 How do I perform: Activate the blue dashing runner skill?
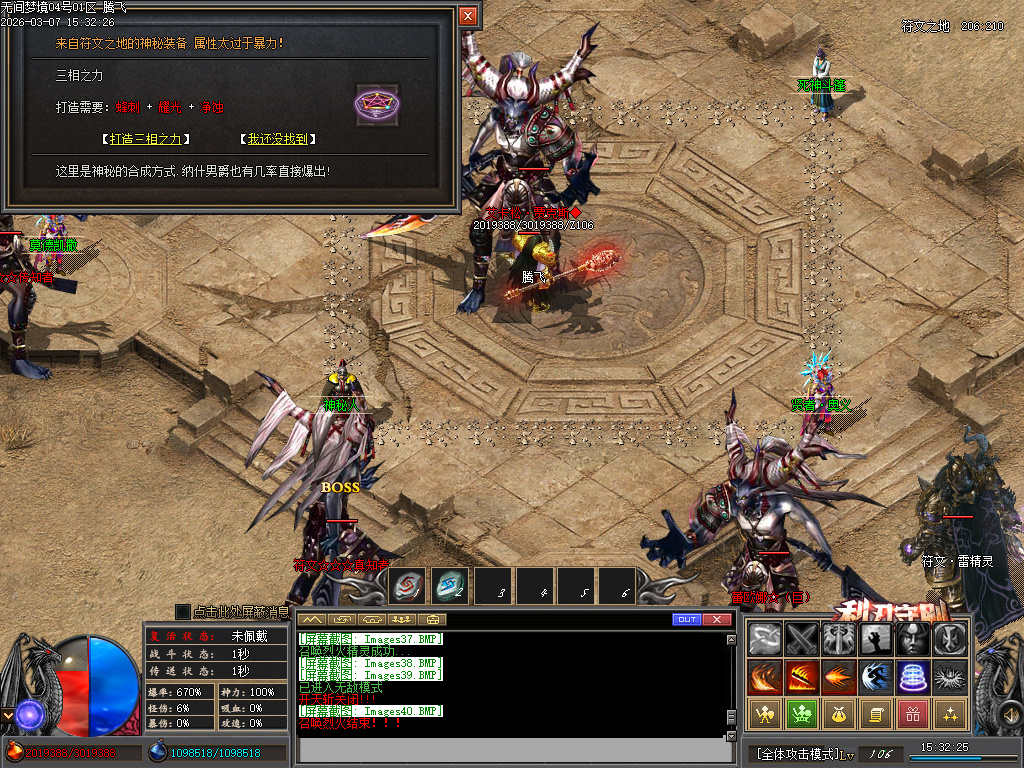(x=875, y=677)
